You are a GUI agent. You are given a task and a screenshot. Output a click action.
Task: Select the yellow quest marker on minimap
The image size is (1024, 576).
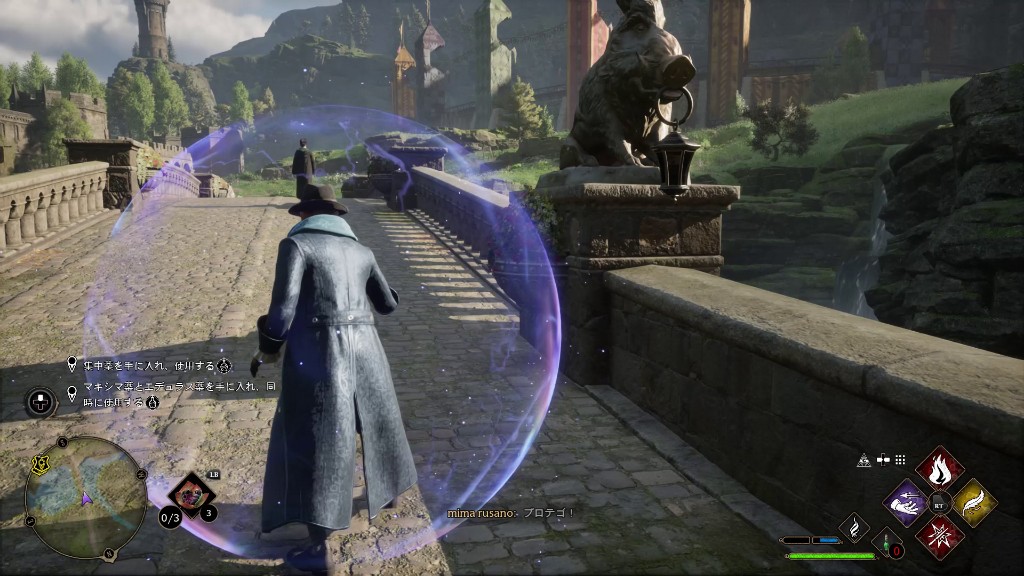43,465
